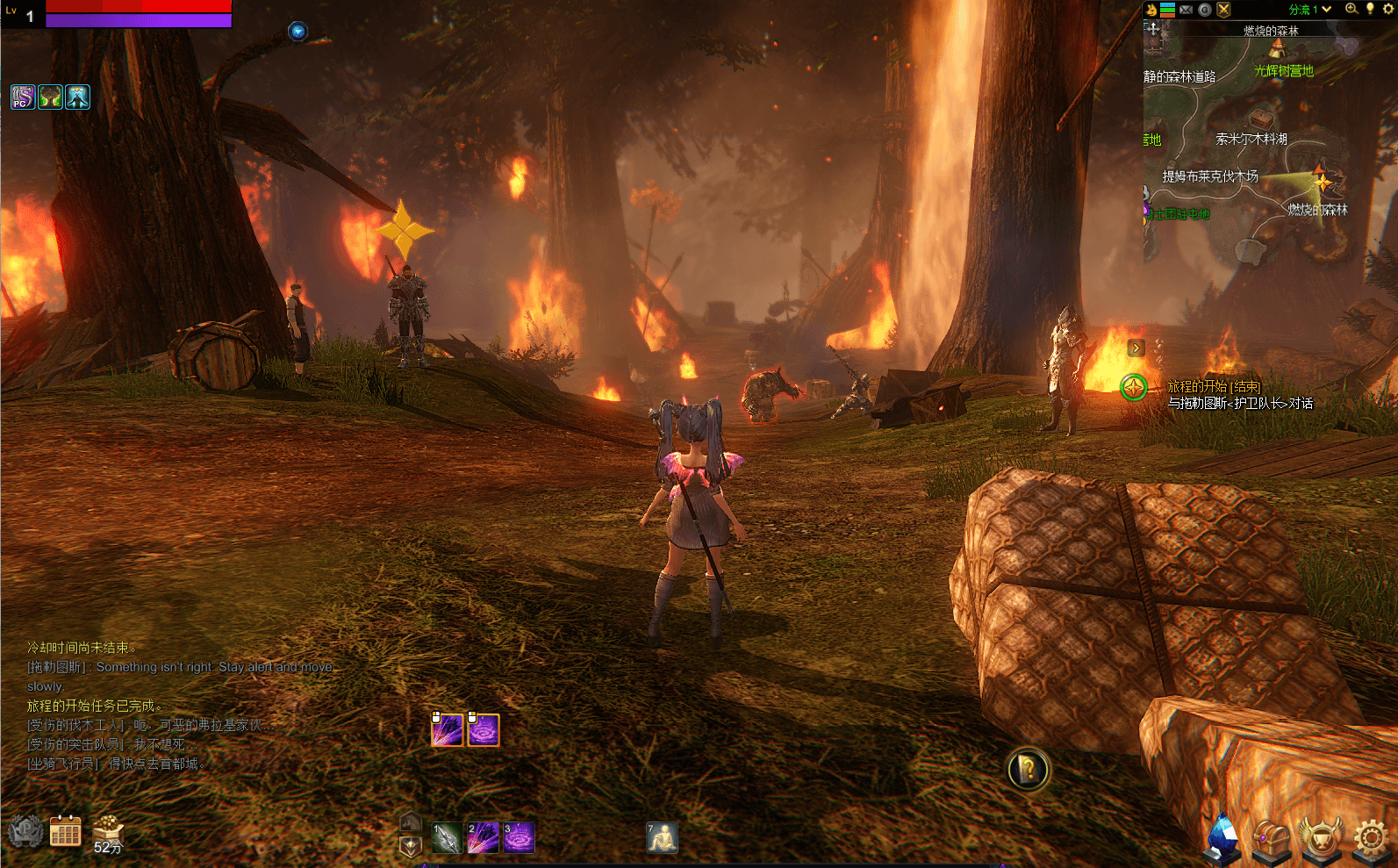Collapse the quest tracker with the arrow button
The height and width of the screenshot is (868, 1398).
(1136, 348)
